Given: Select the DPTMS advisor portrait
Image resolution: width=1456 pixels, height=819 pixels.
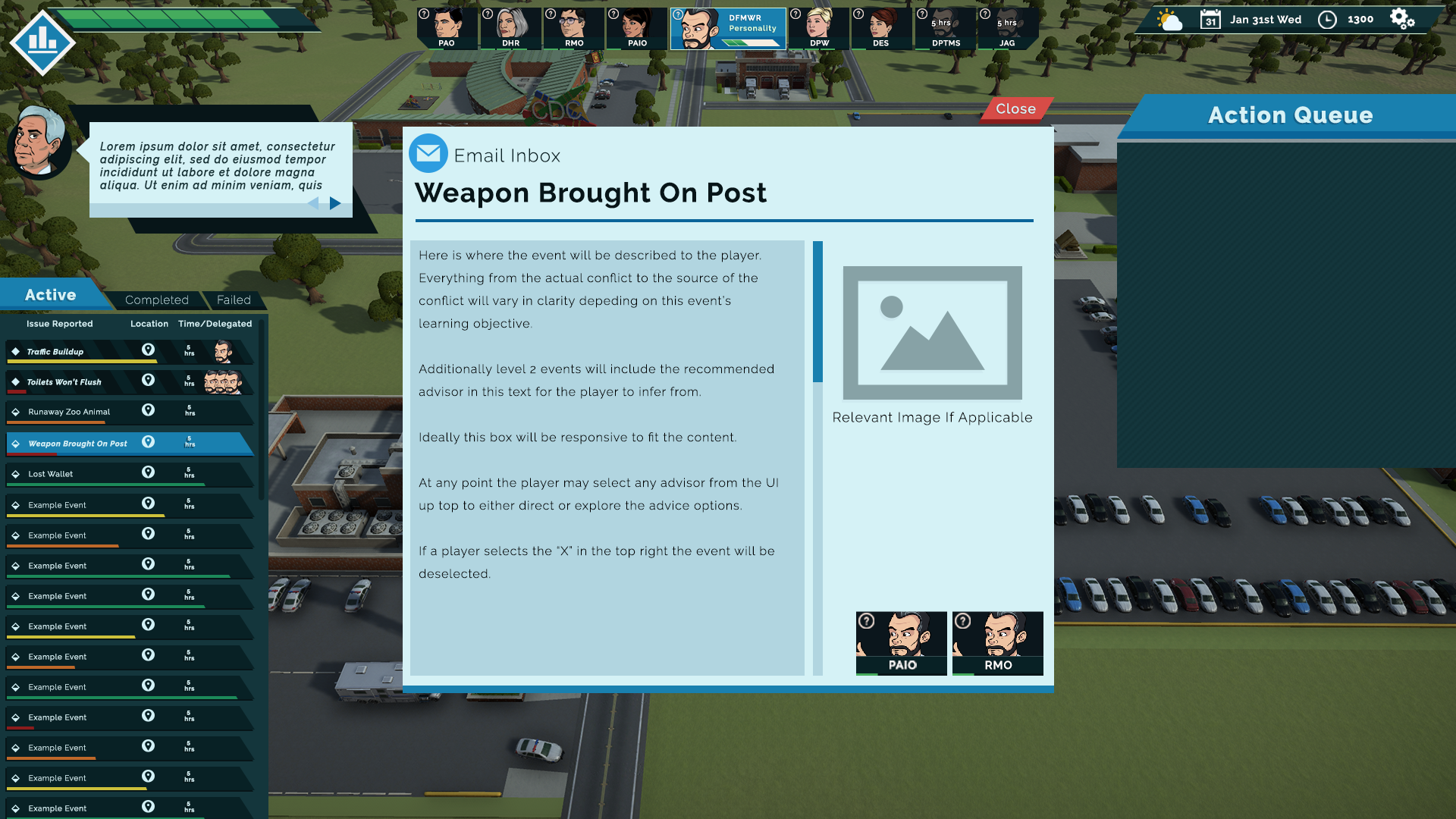Looking at the screenshot, I should pos(945,29).
